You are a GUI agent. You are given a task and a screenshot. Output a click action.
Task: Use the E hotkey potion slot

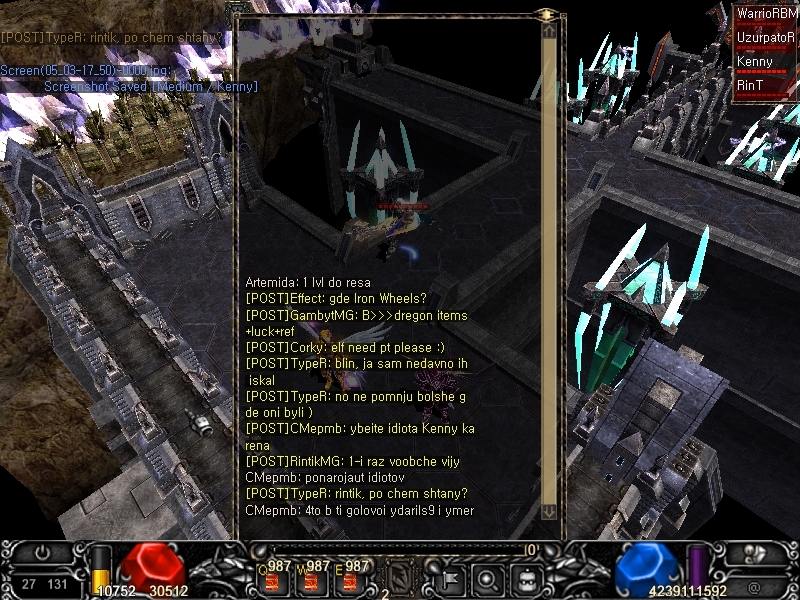(x=347, y=580)
